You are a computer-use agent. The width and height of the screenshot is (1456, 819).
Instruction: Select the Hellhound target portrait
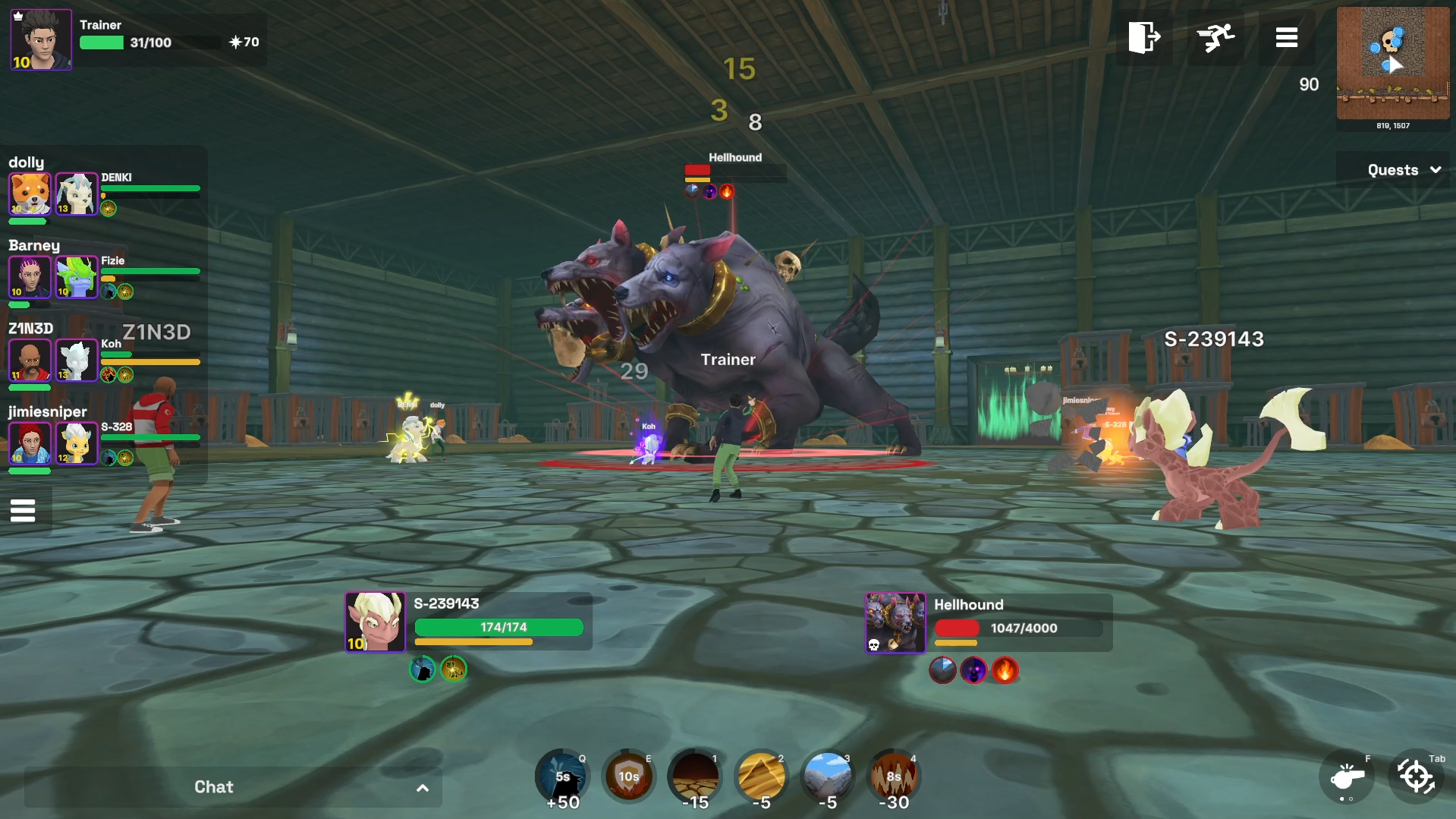(x=895, y=622)
